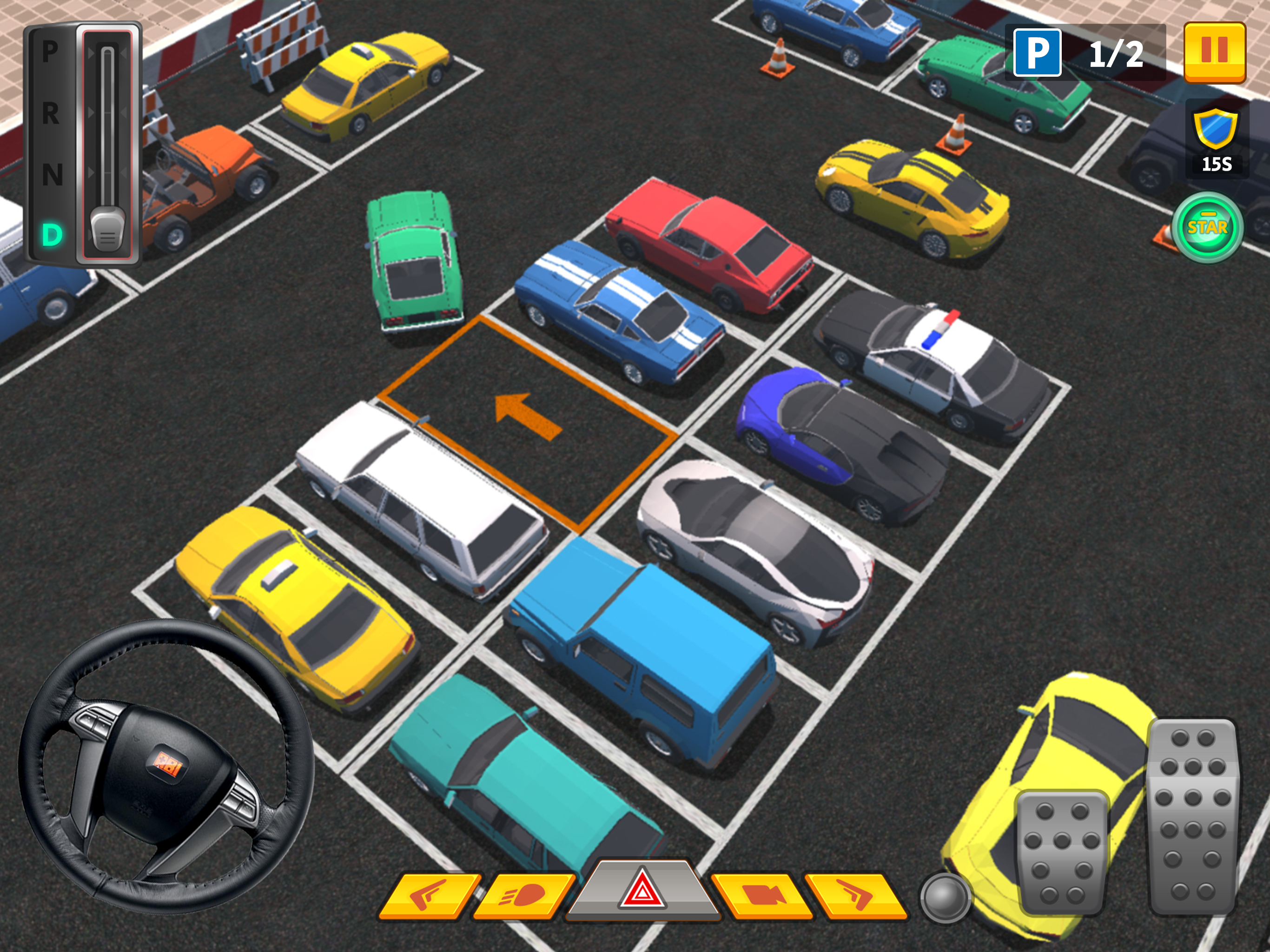Select the R reverse gear

pyautogui.click(x=51, y=113)
